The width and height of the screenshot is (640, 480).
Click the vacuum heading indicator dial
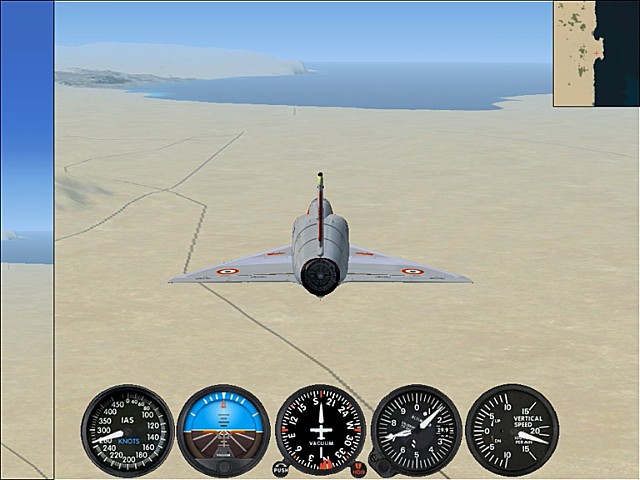coord(320,430)
